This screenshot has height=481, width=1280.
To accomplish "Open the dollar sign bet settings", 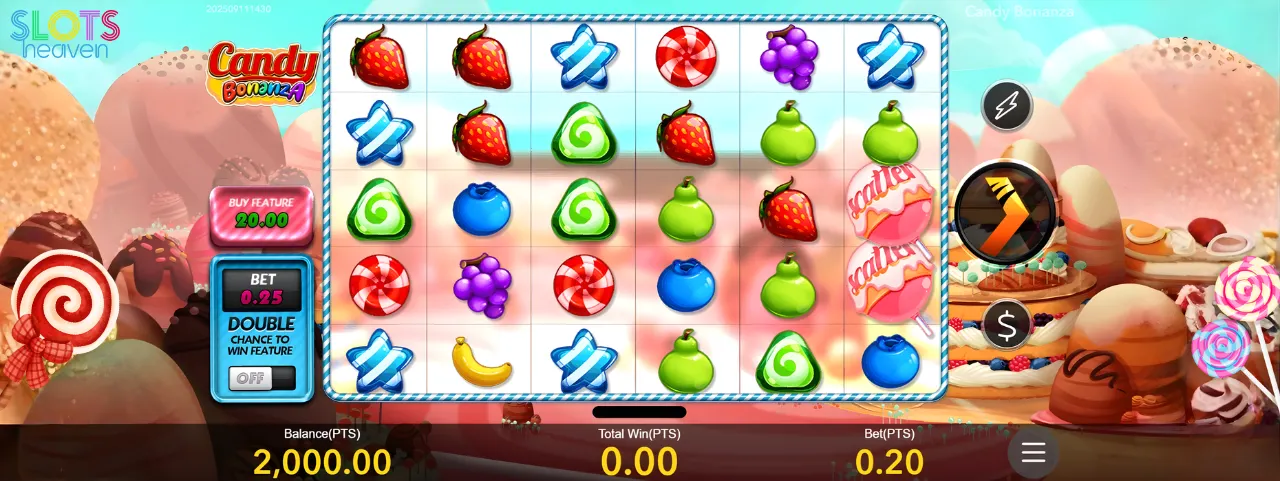I will [x=1006, y=324].
